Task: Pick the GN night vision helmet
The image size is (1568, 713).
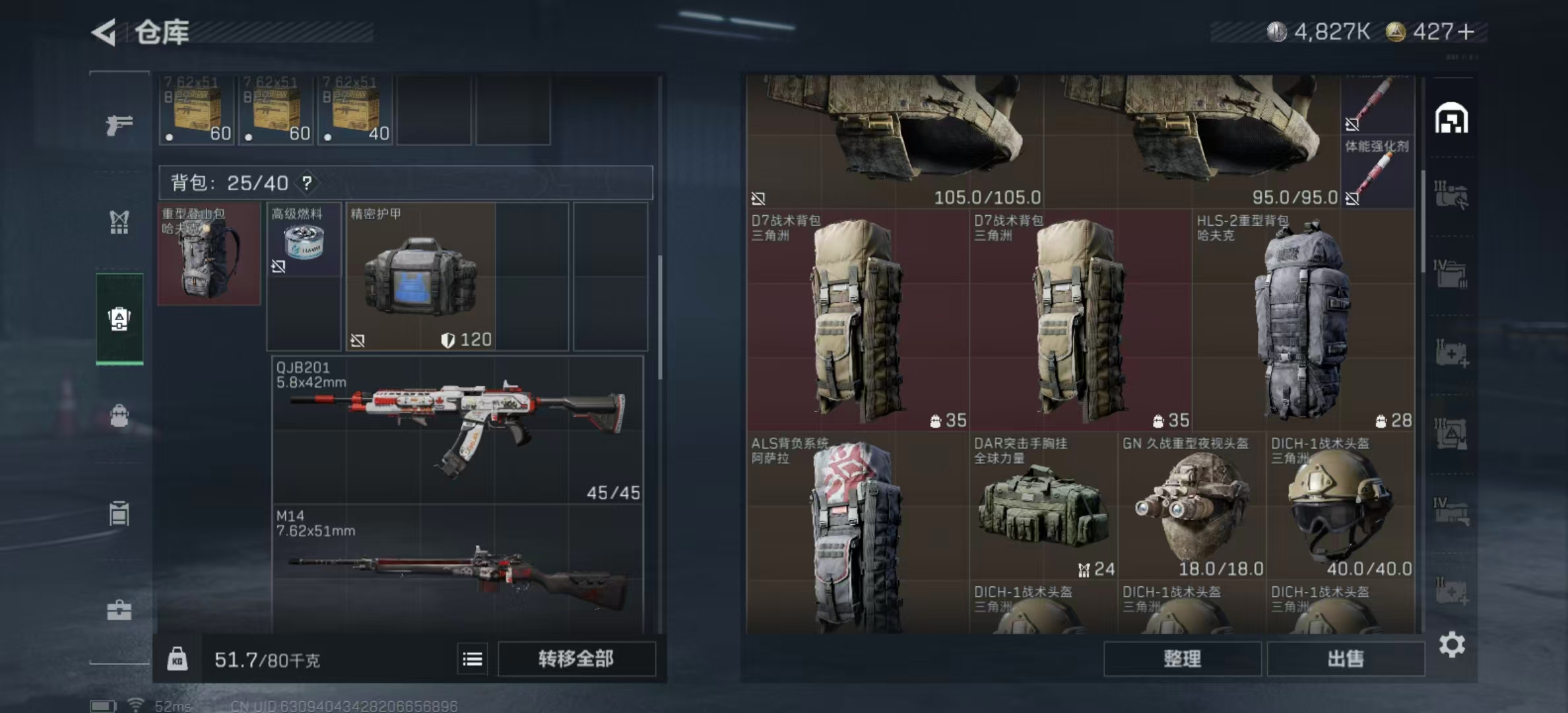Action: pos(1192,506)
